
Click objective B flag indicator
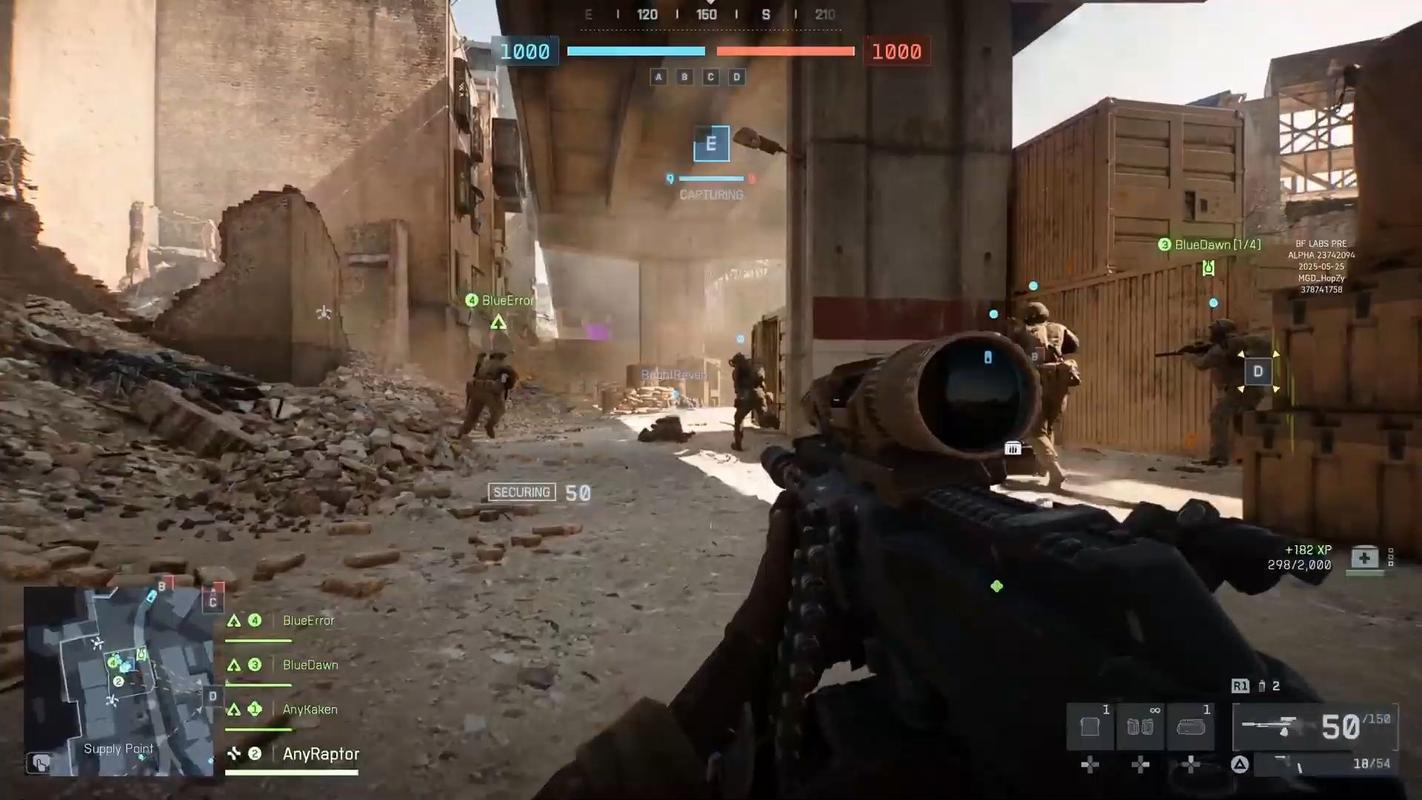click(684, 77)
